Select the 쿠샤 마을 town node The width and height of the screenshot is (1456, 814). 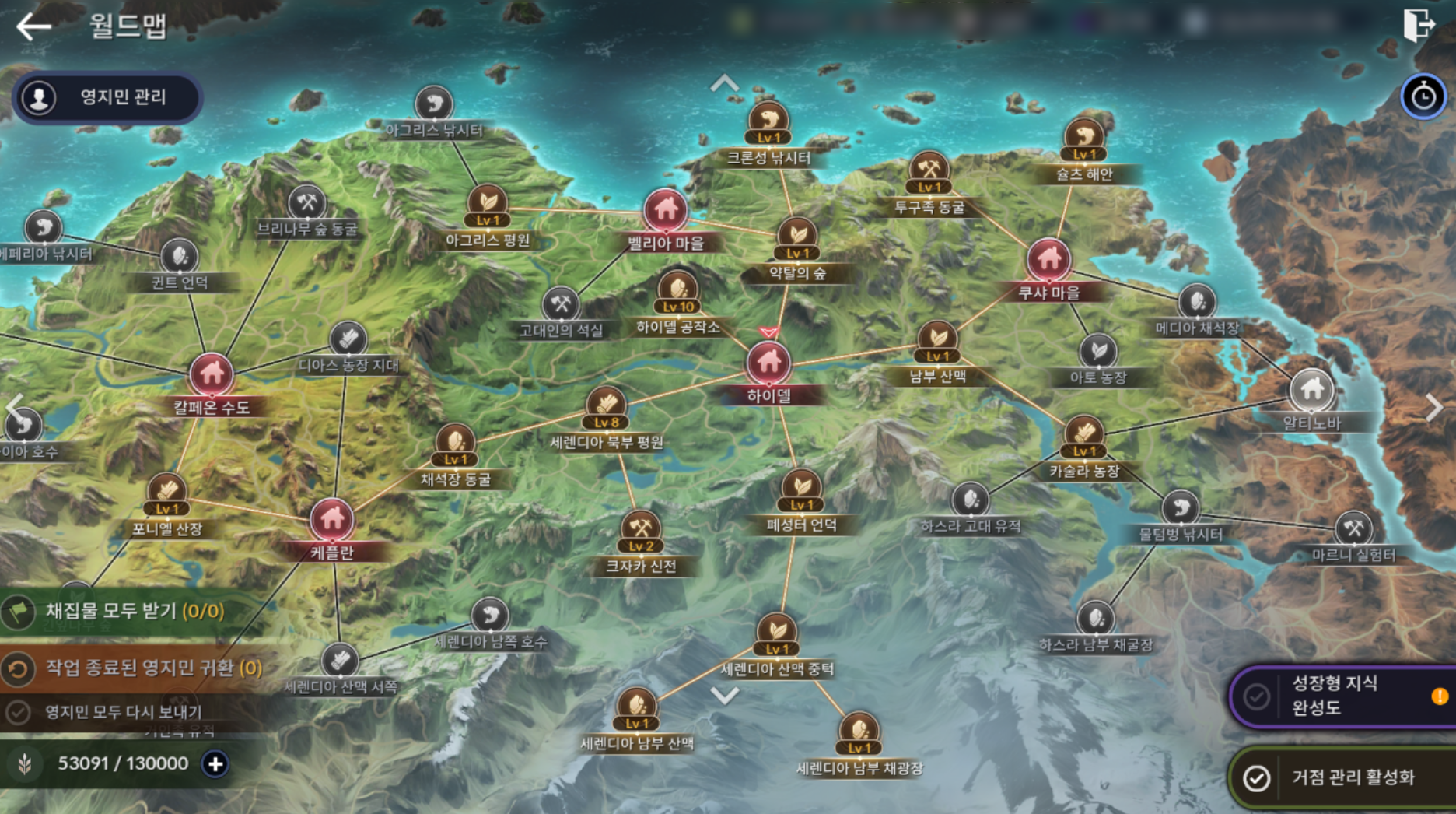click(1048, 260)
